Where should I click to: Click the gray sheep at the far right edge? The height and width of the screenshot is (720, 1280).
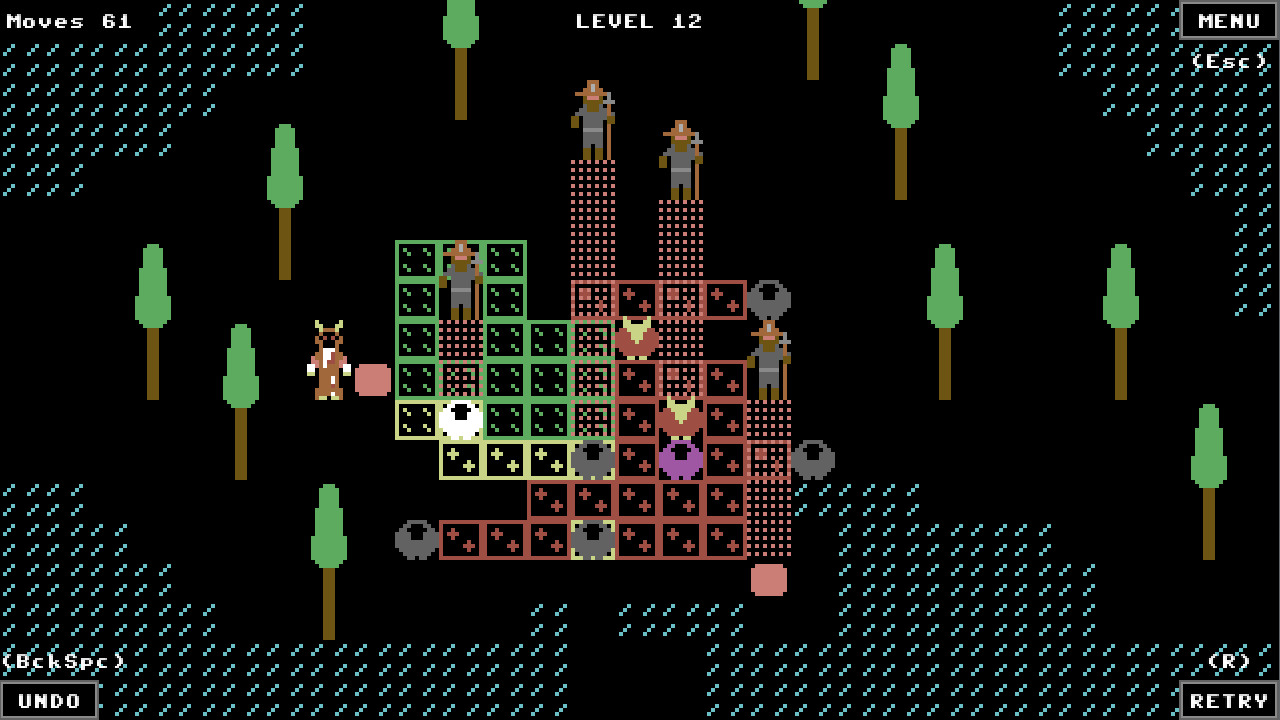tap(812, 460)
